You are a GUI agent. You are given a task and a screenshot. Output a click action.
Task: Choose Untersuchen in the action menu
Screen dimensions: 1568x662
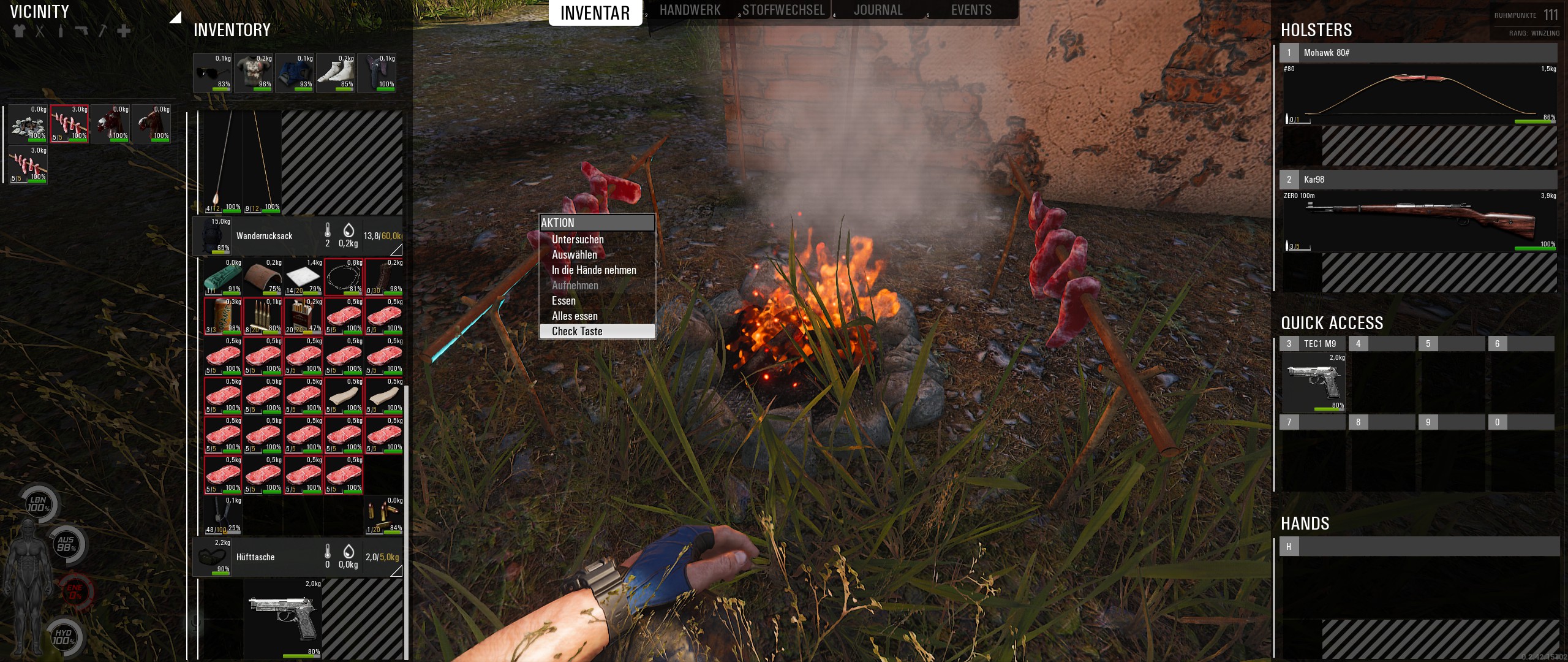point(578,240)
